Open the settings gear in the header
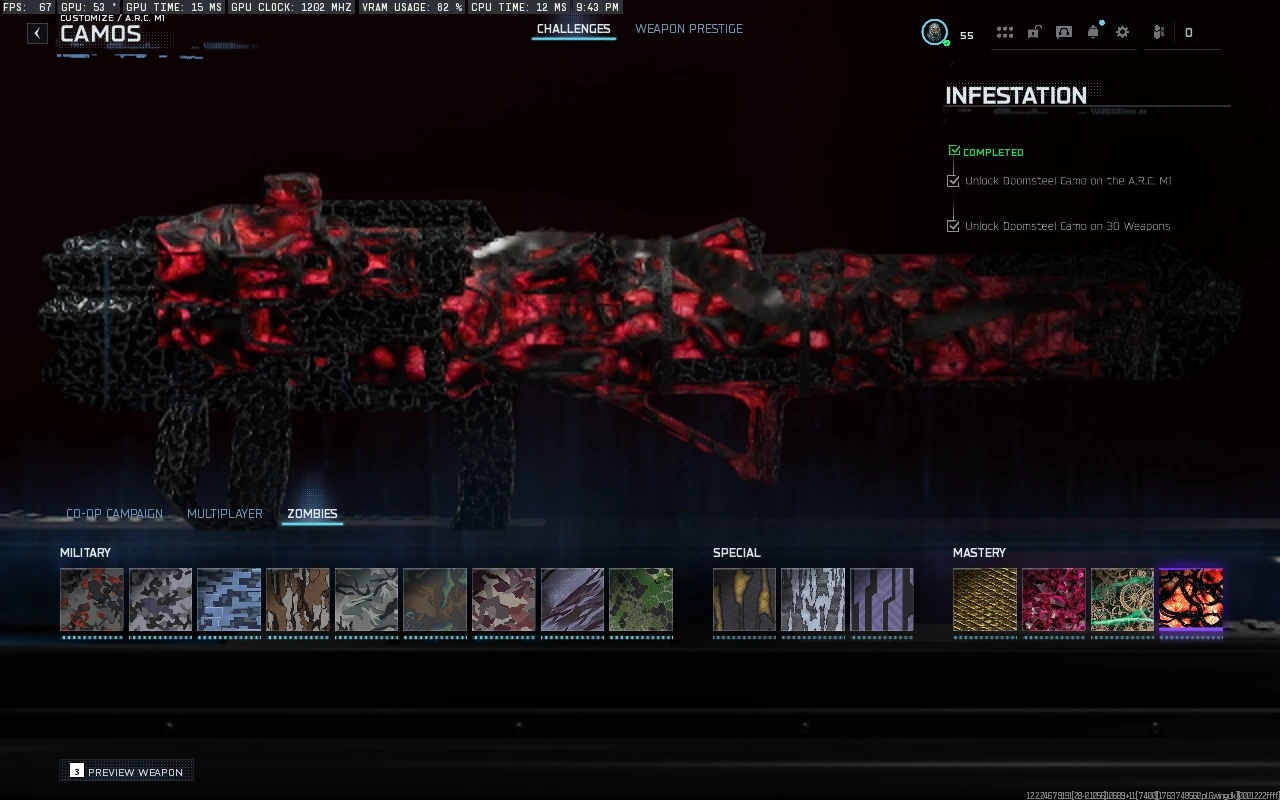This screenshot has width=1280, height=800. click(1122, 32)
